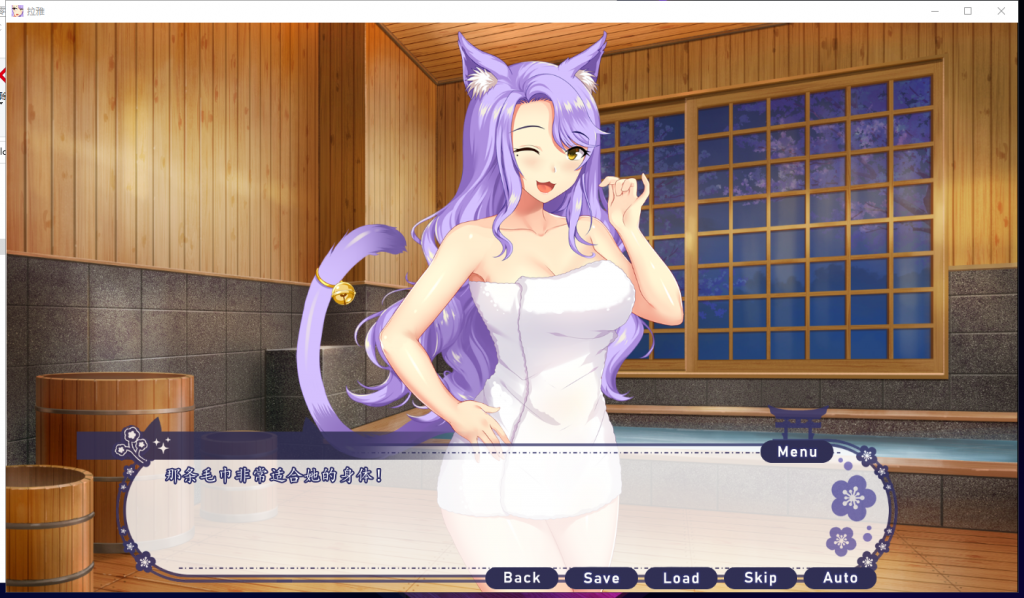Go Back to previous dialogue line
Image resolution: width=1024 pixels, height=598 pixels.
(522, 578)
